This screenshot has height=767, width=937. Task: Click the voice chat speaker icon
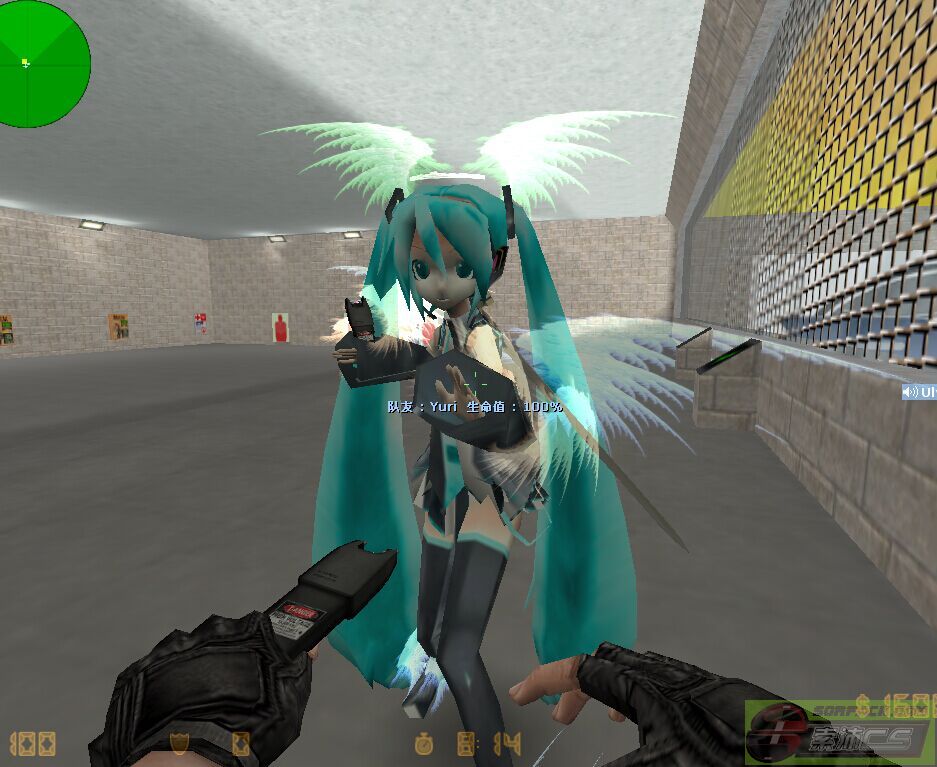click(910, 391)
